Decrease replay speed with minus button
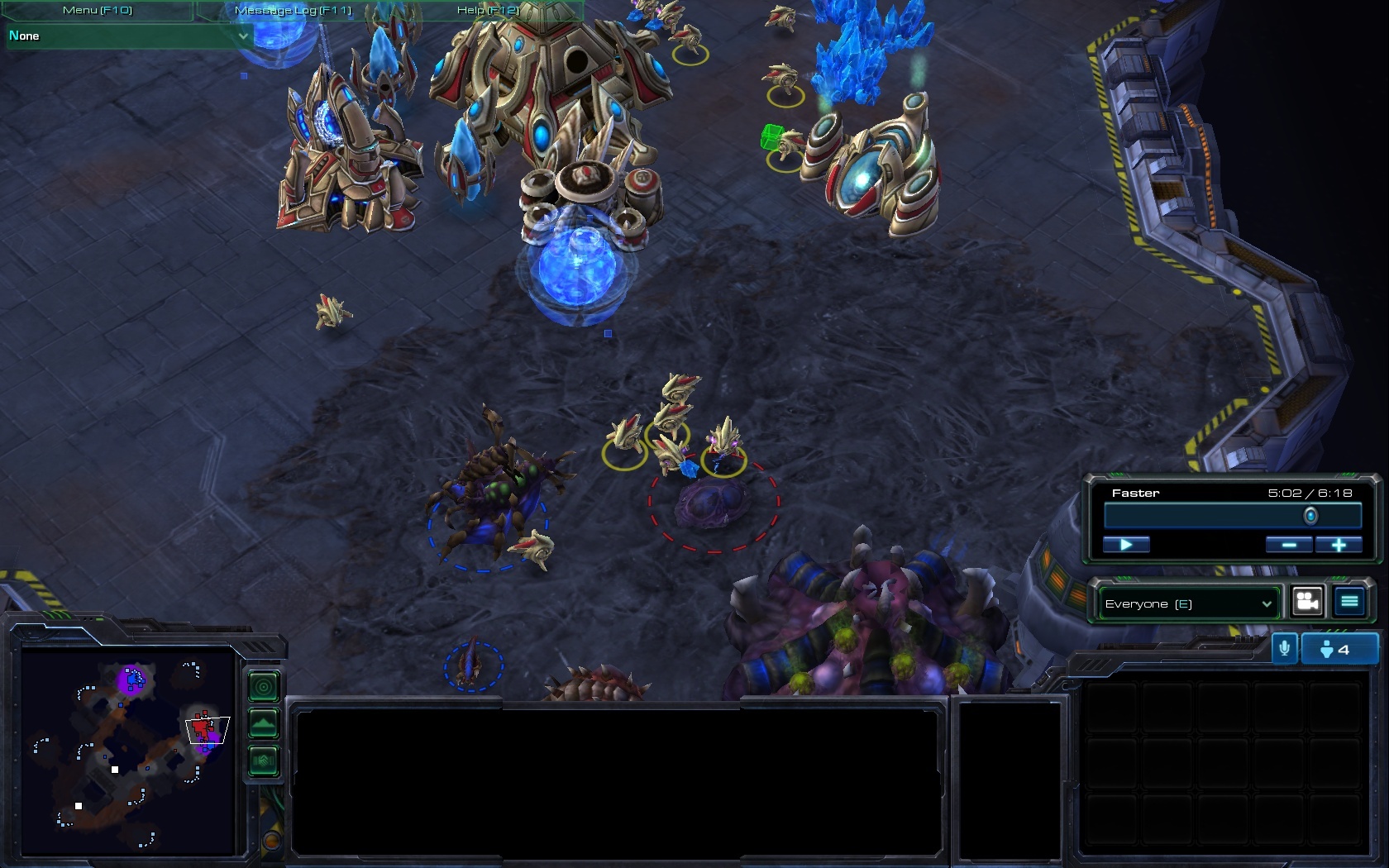The image size is (1389, 868). (1288, 544)
